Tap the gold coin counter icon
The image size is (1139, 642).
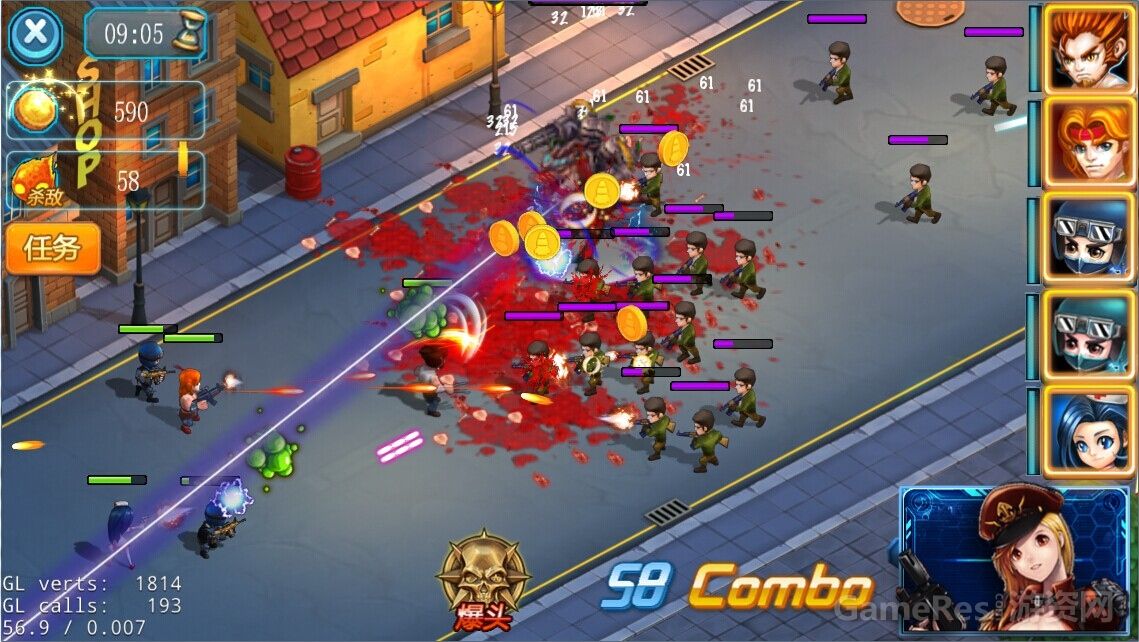(36, 110)
